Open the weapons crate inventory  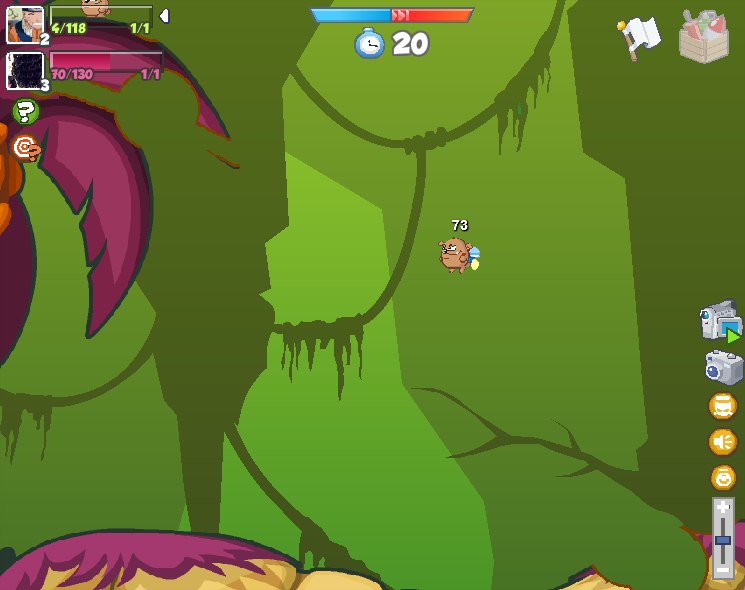coord(703,37)
